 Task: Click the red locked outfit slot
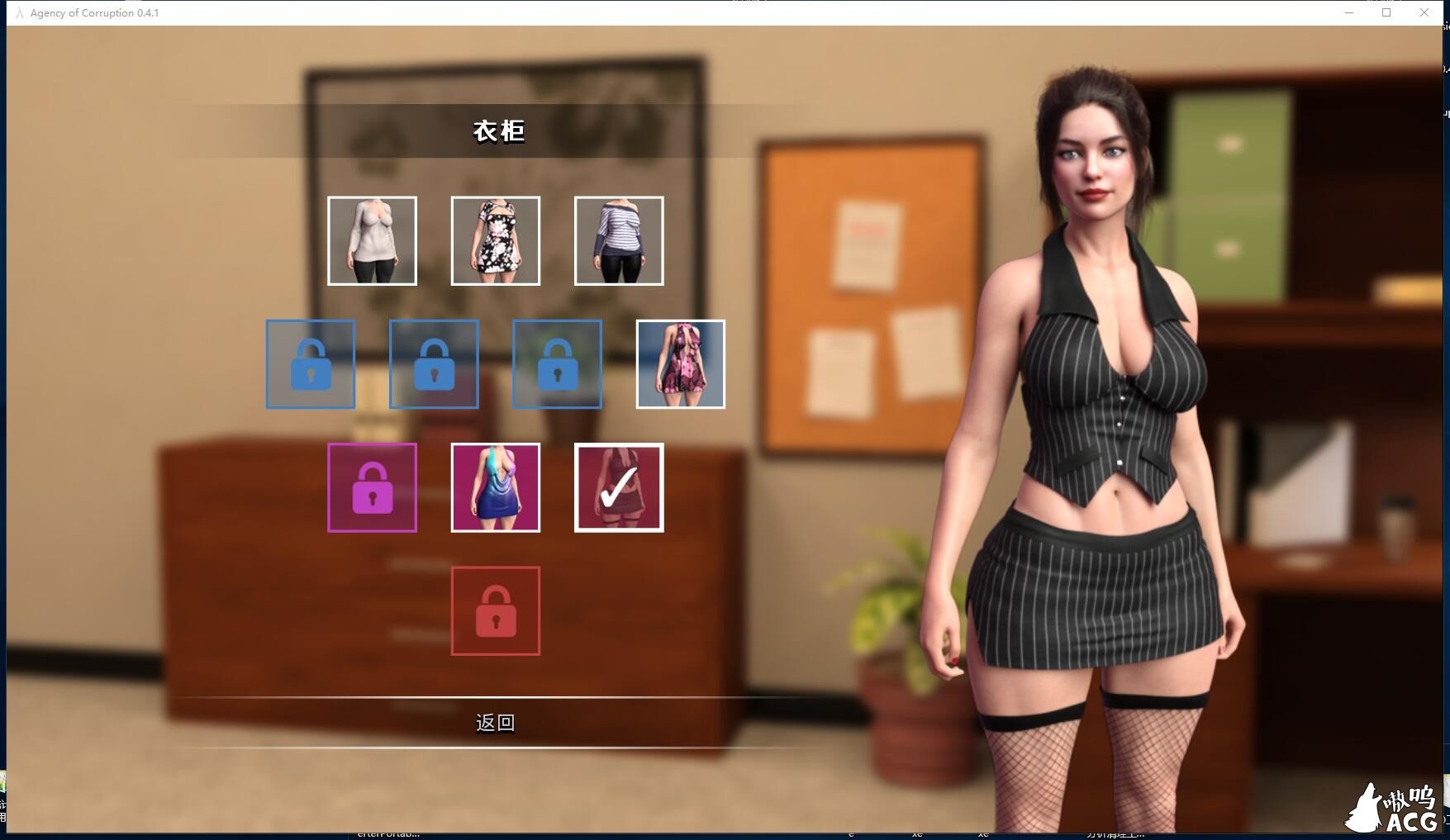[x=495, y=611]
